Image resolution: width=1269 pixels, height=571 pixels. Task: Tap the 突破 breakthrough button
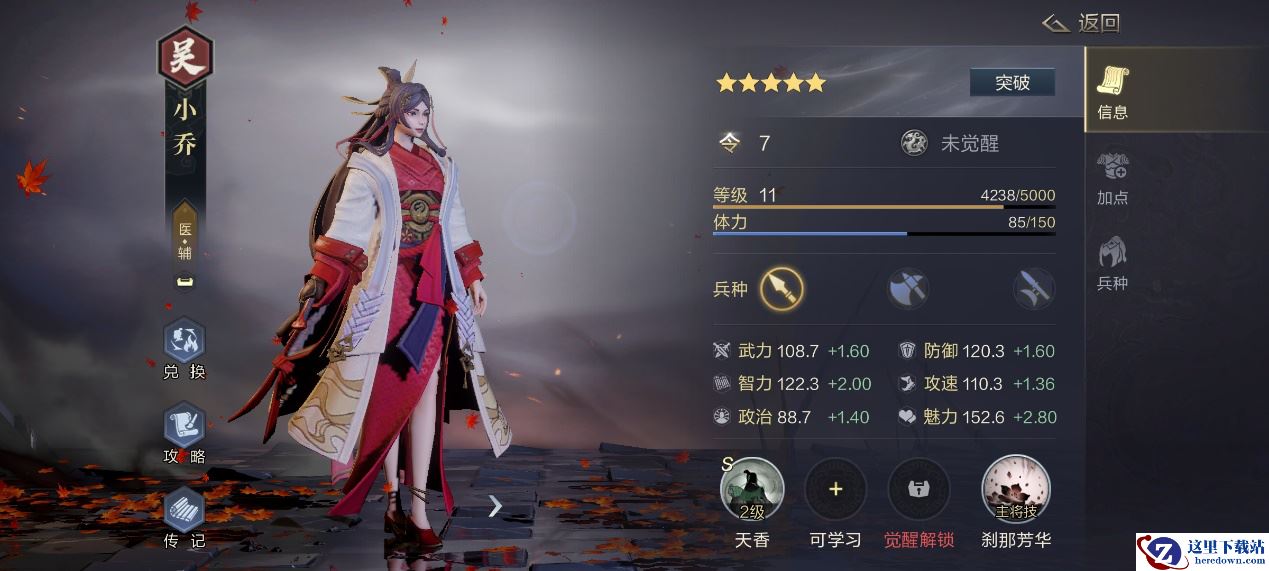pos(1012,82)
